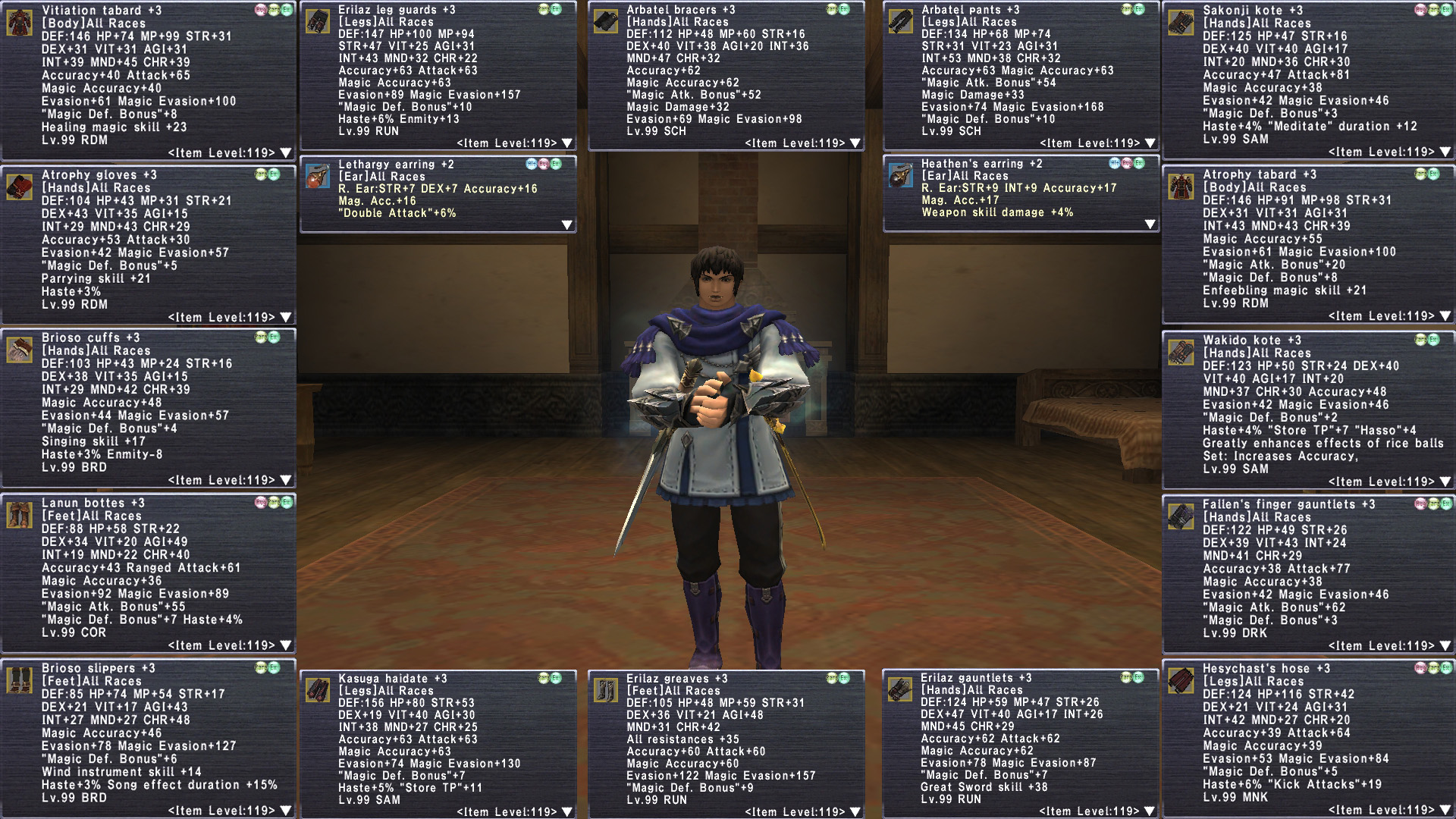Select the Lanun bottes +3 icon
This screenshot has width=1456, height=819.
pyautogui.click(x=19, y=515)
